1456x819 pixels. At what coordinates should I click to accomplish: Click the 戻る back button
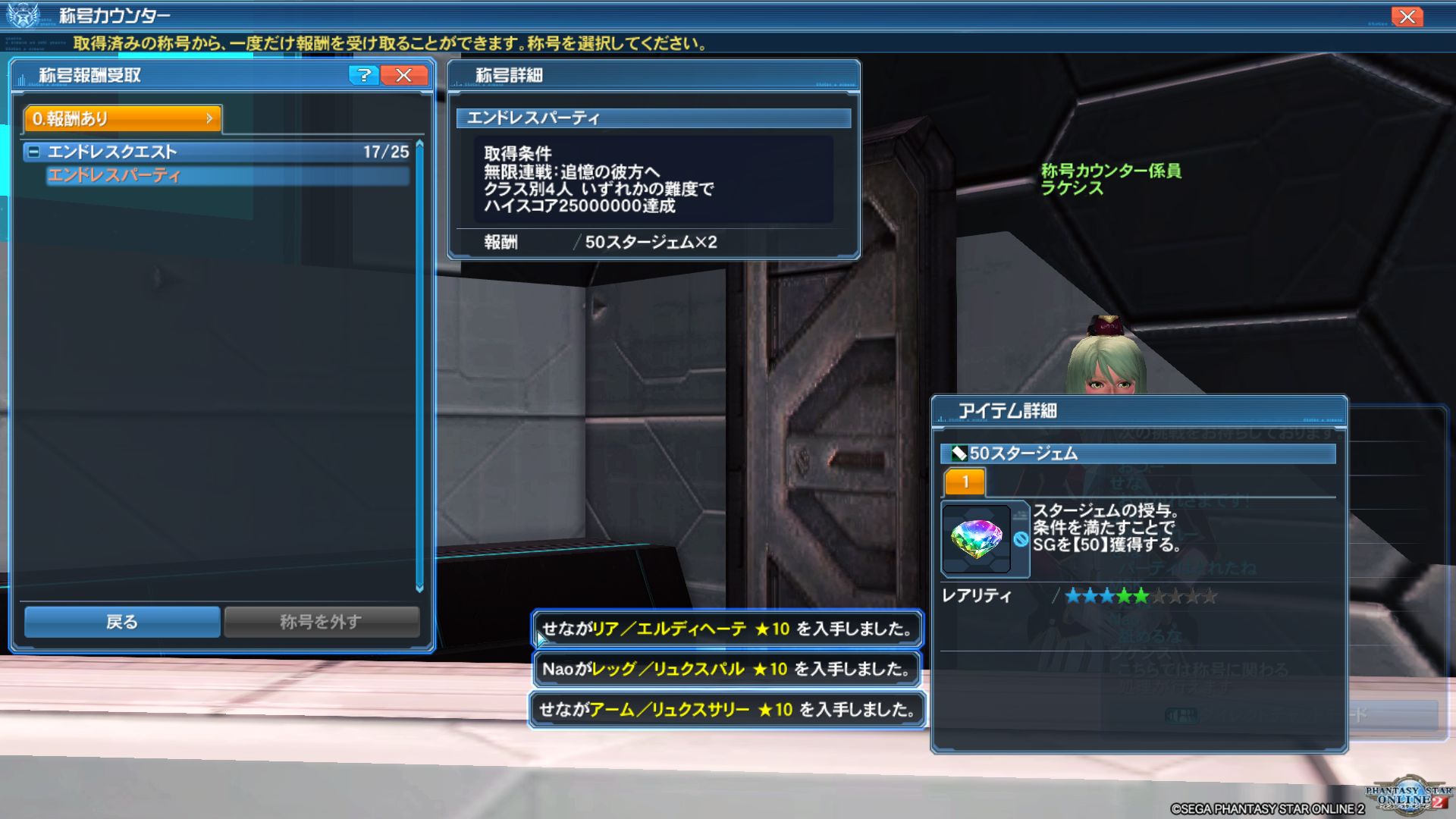(x=122, y=622)
